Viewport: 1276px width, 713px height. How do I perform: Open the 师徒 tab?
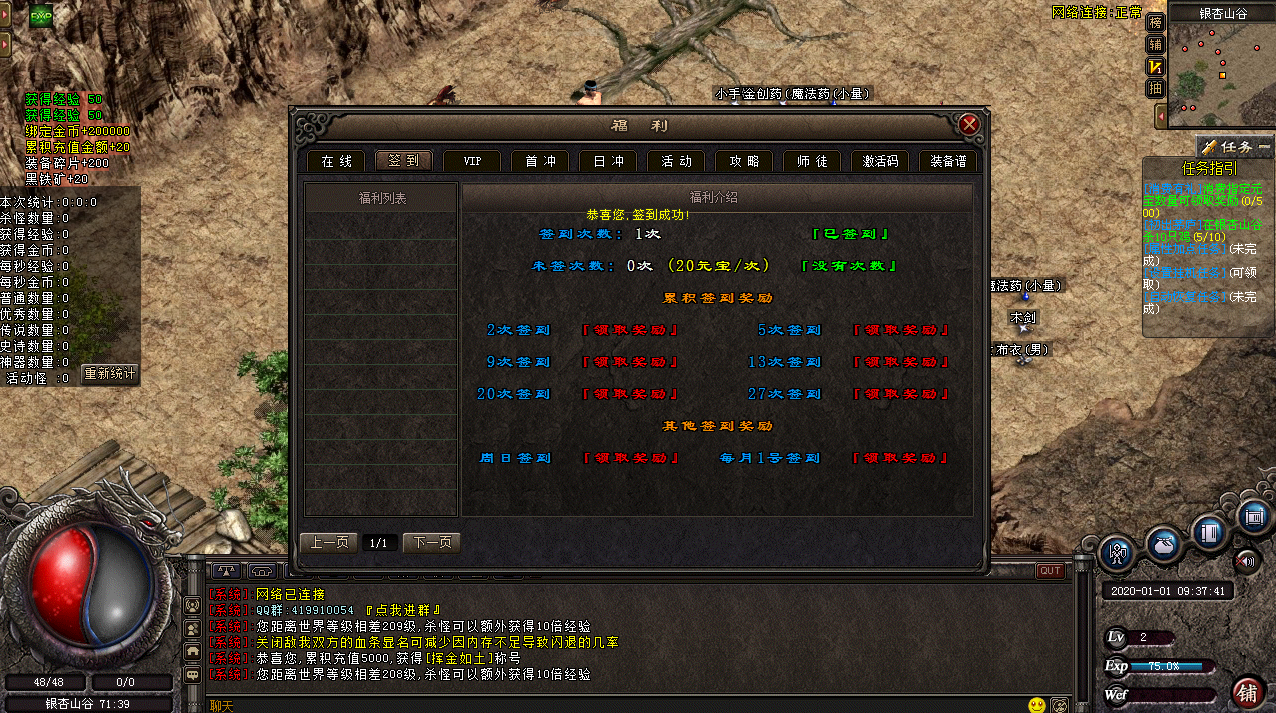[812, 161]
